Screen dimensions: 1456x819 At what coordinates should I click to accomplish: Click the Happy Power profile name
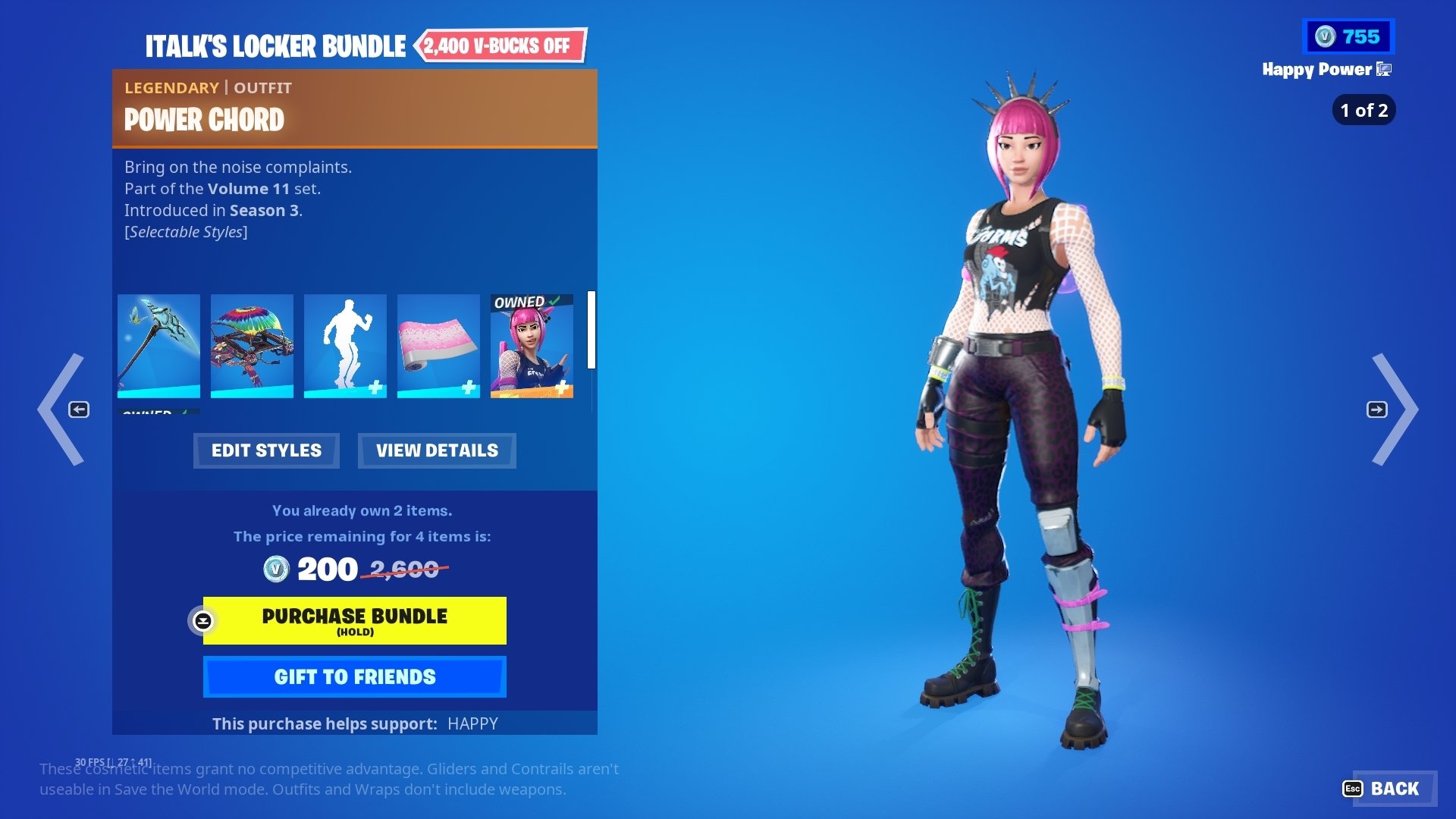pos(1318,70)
